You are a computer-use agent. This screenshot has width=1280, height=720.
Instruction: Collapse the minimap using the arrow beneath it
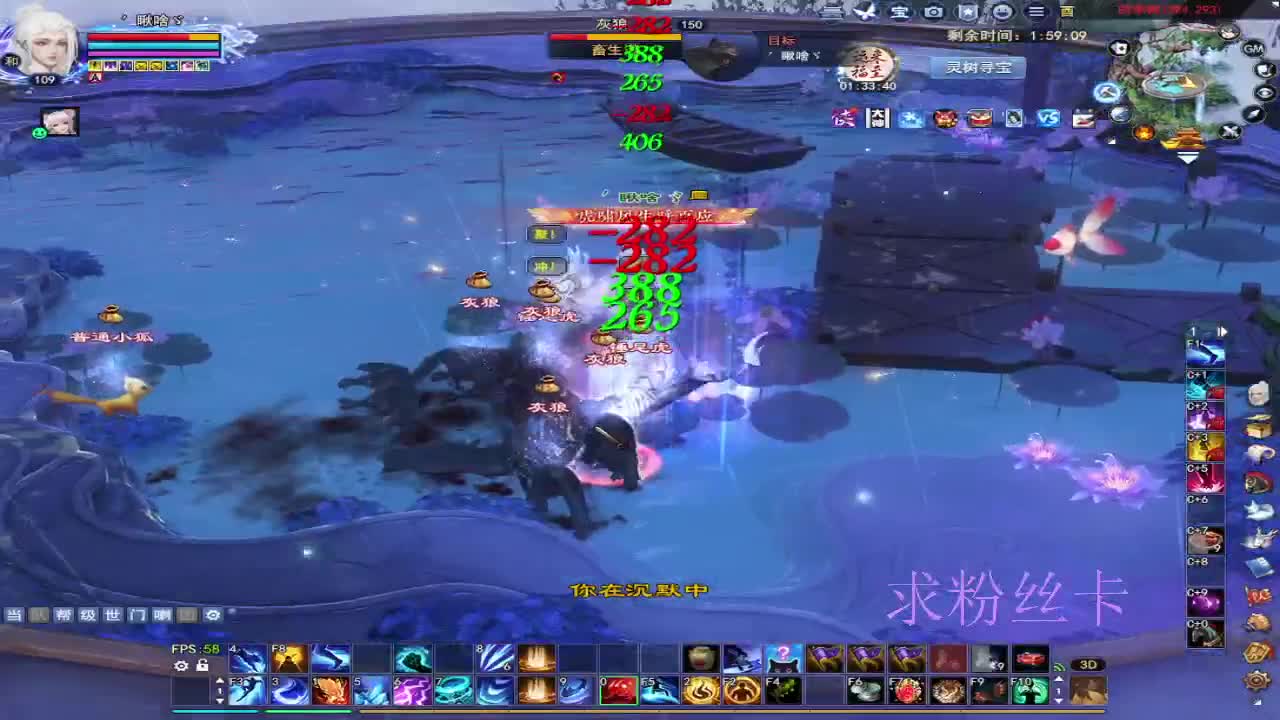[1187, 157]
